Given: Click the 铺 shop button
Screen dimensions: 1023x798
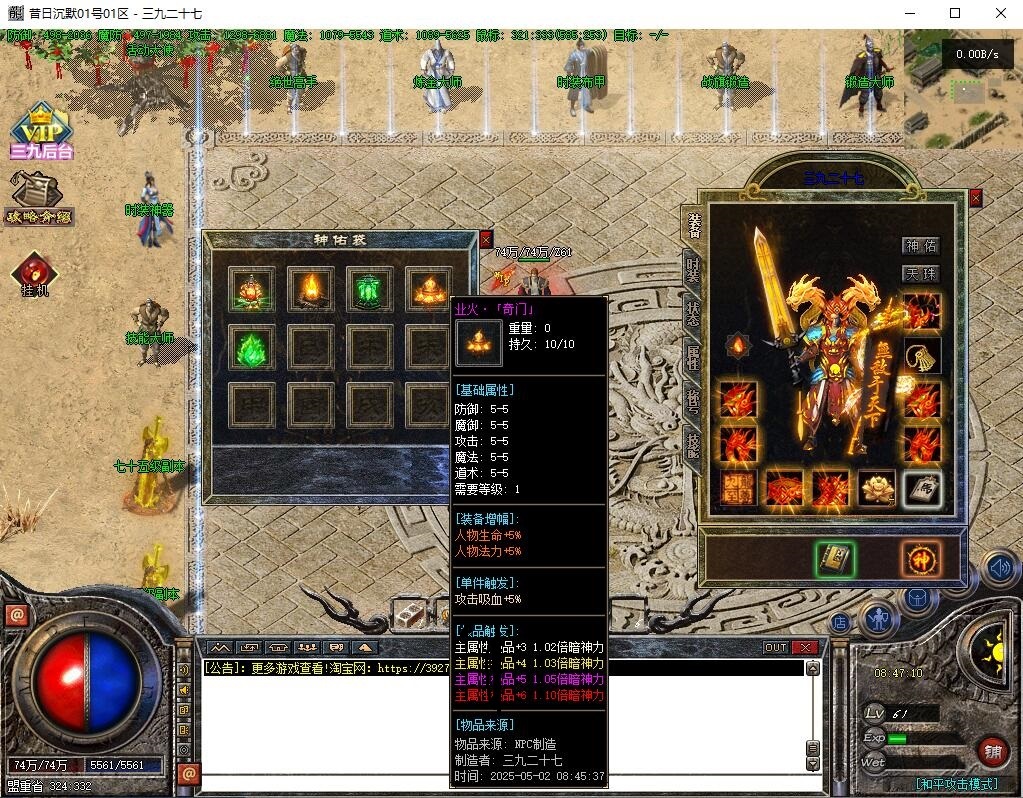Looking at the screenshot, I should point(993,751).
